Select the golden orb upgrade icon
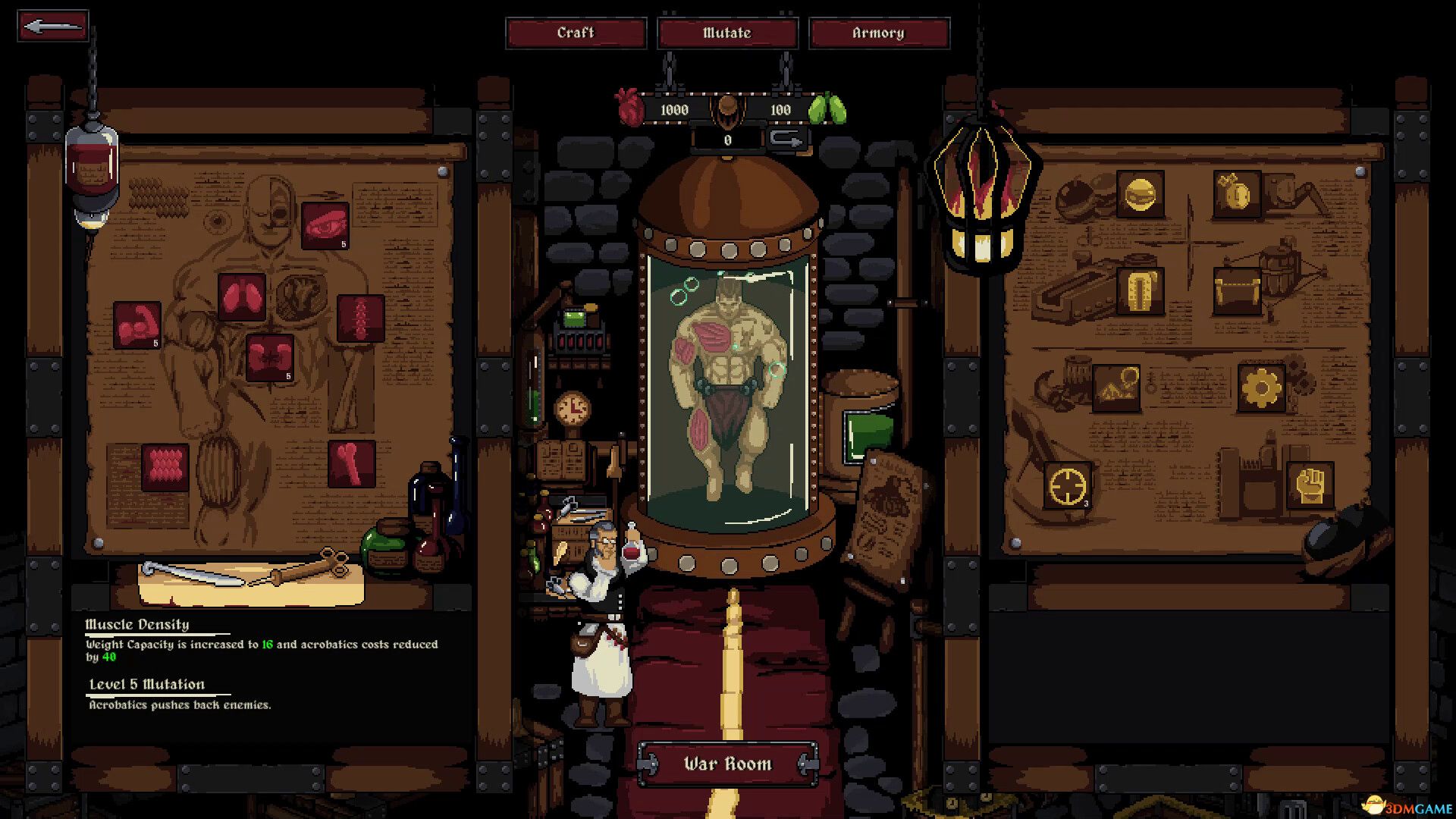This screenshot has height=819, width=1456. click(x=1140, y=195)
